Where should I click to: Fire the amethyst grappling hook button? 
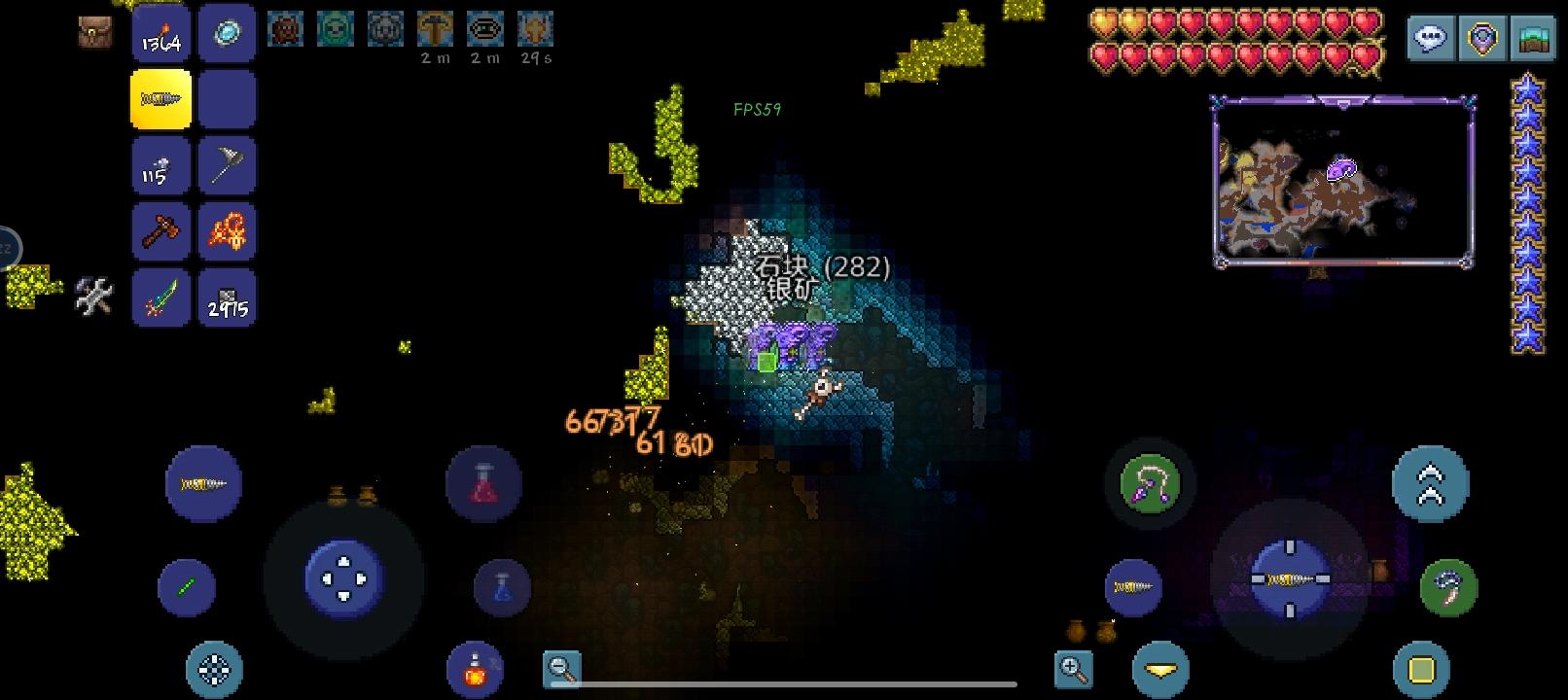[x=1150, y=484]
